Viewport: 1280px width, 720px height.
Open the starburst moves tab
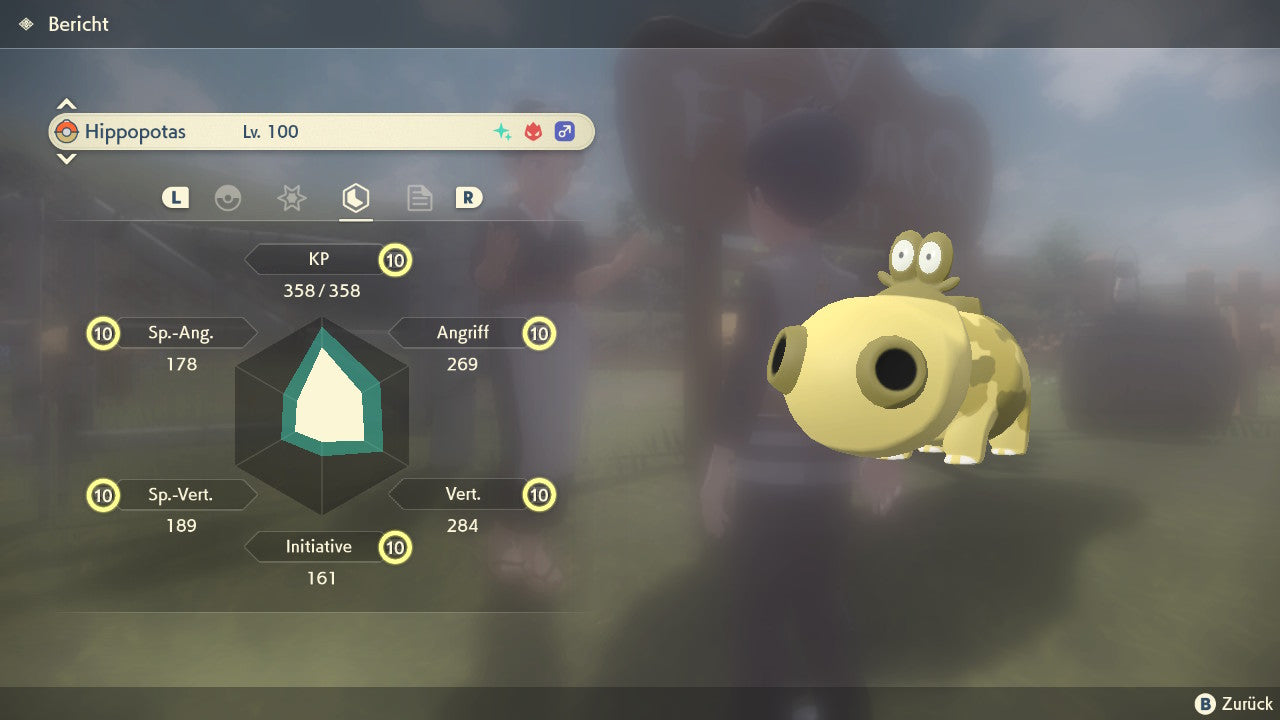tap(291, 198)
